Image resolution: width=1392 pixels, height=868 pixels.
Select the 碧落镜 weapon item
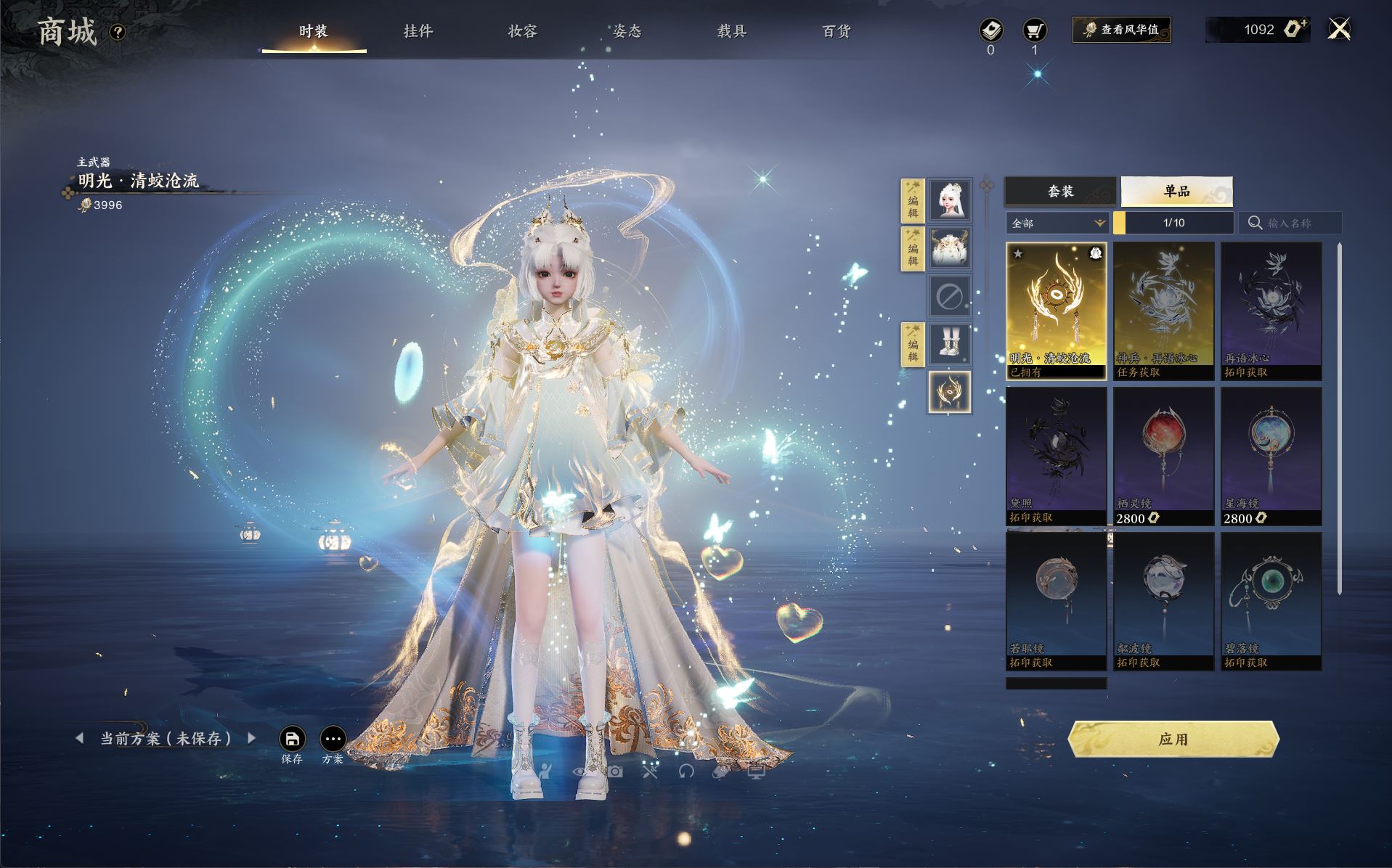coord(1271,601)
